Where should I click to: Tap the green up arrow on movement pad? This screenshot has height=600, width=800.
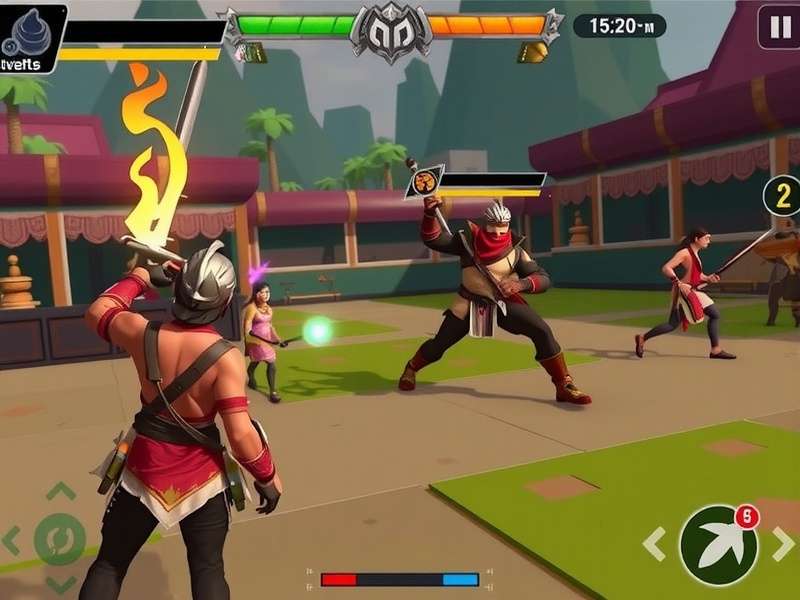pos(61,492)
